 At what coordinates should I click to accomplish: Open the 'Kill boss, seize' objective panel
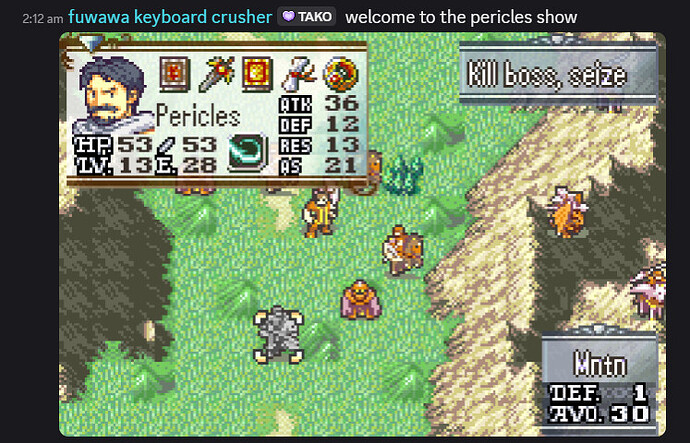[558, 75]
